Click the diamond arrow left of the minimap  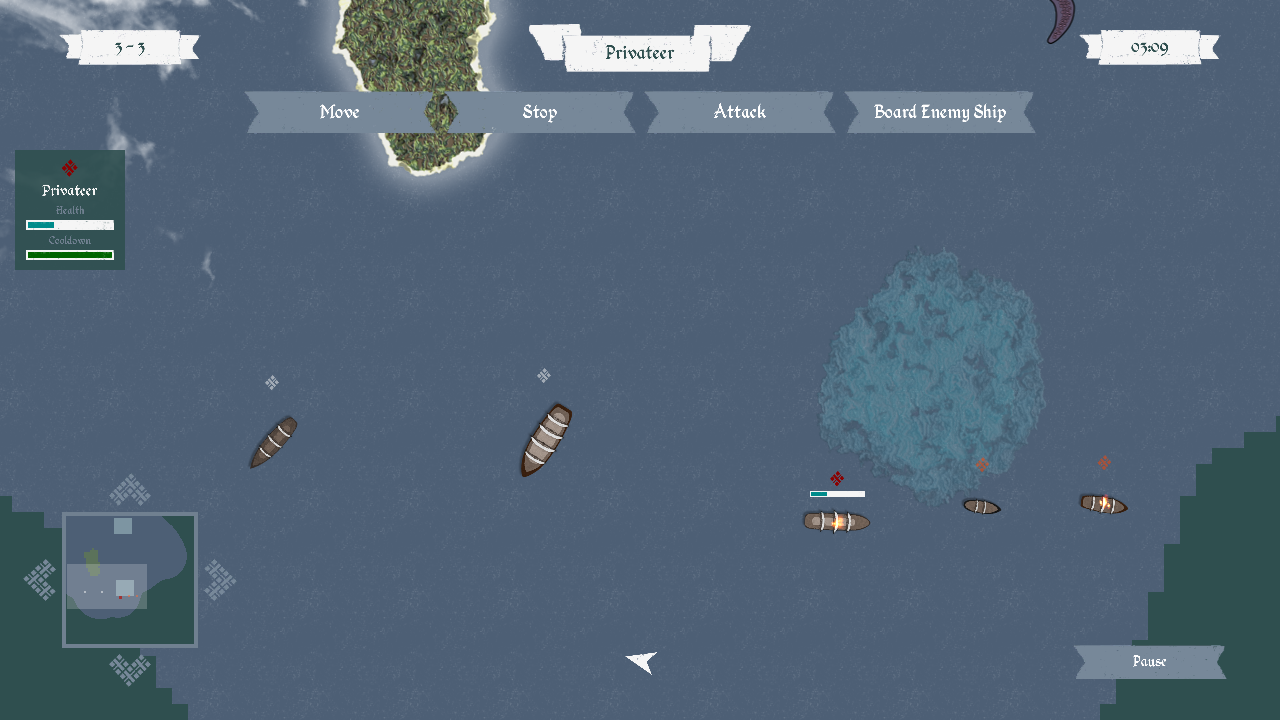[x=40, y=580]
